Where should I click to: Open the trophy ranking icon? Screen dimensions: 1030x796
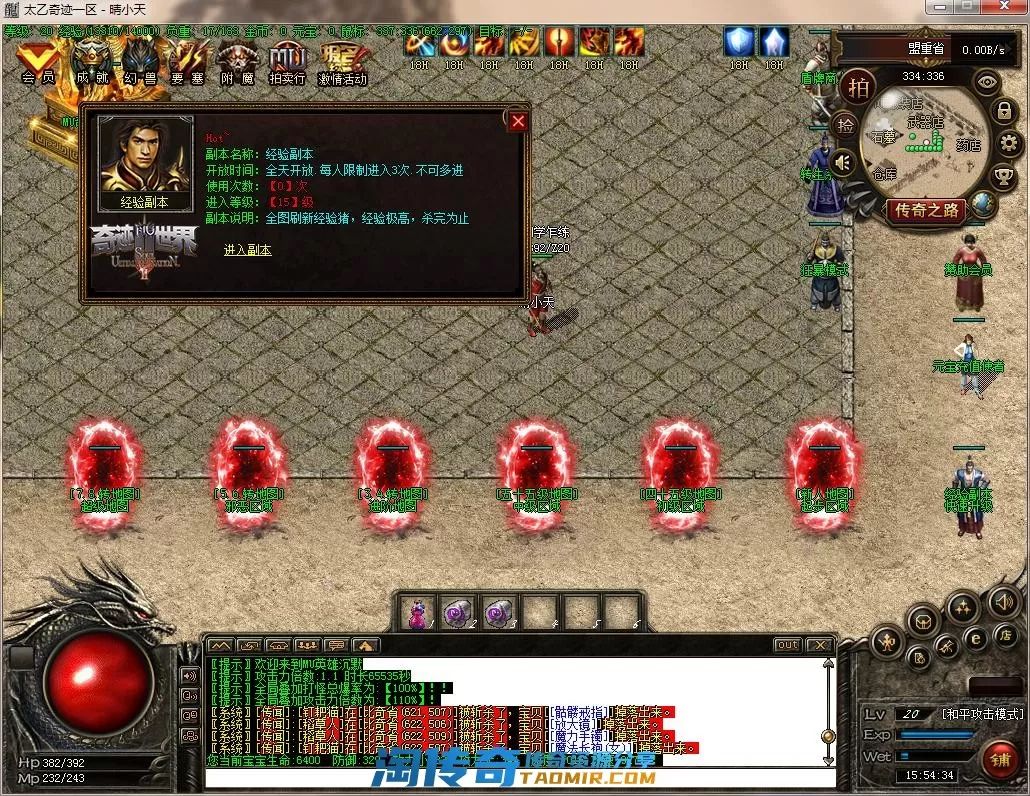click(1004, 177)
